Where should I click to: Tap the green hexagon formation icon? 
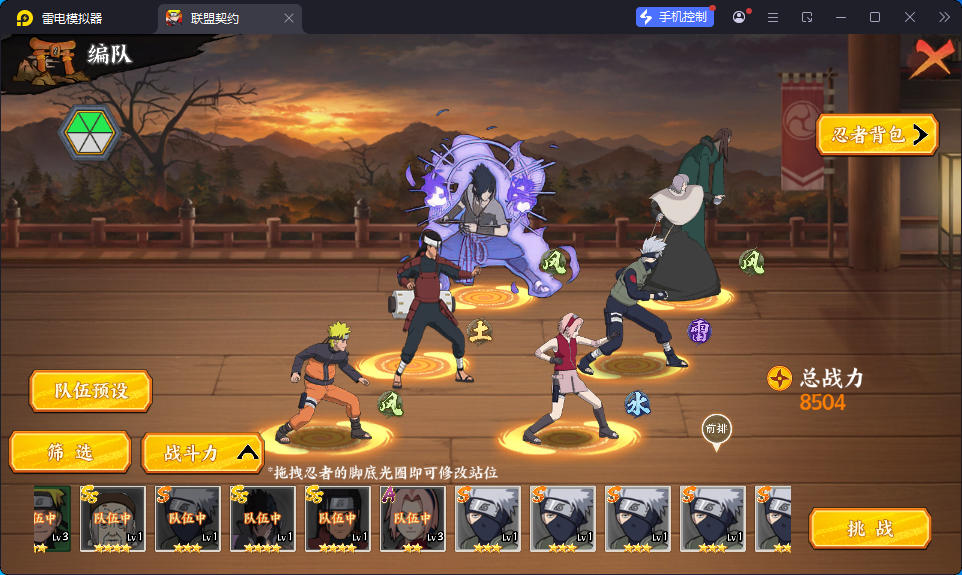point(89,133)
